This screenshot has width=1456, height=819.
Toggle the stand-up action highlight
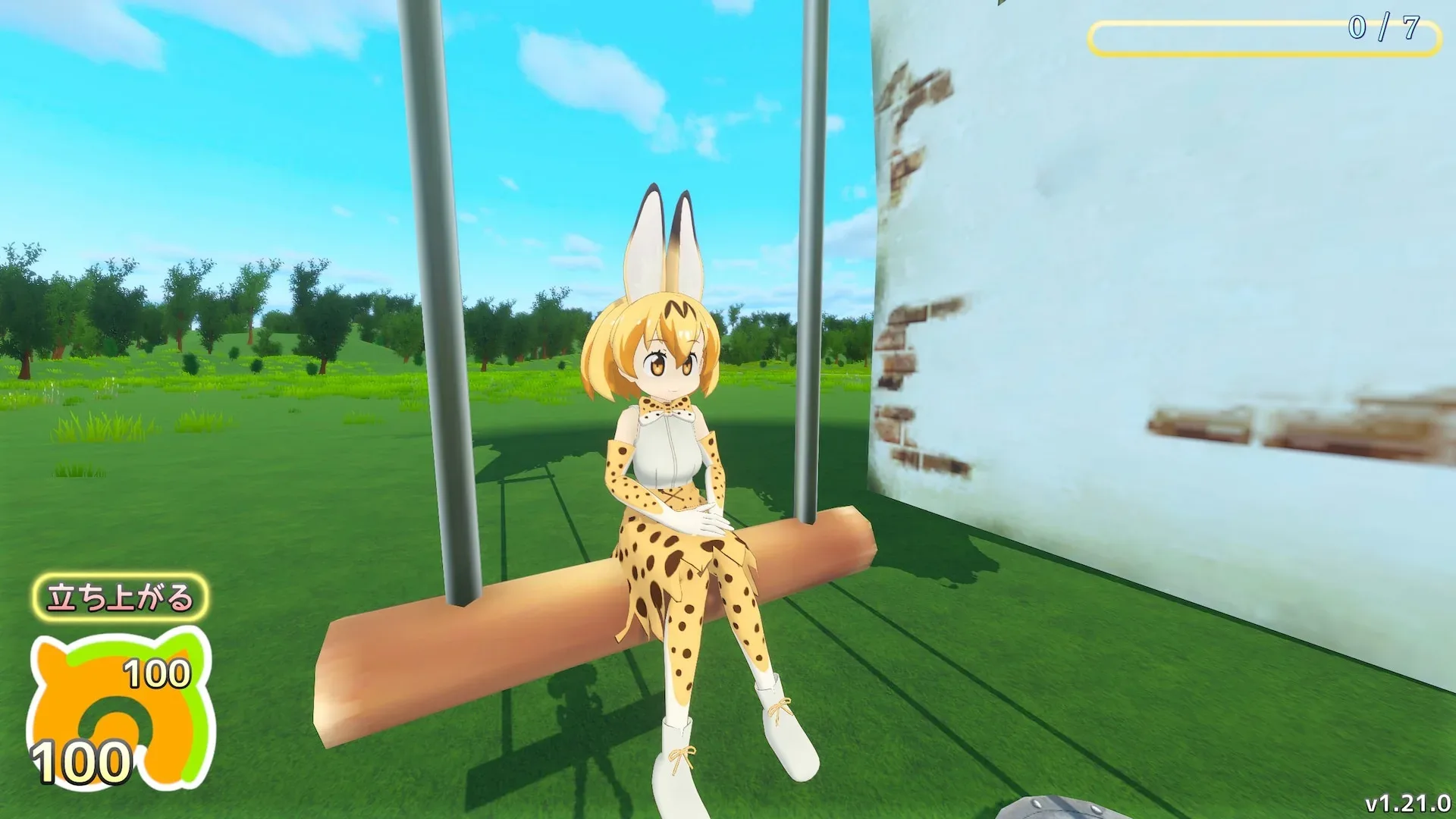123,598
